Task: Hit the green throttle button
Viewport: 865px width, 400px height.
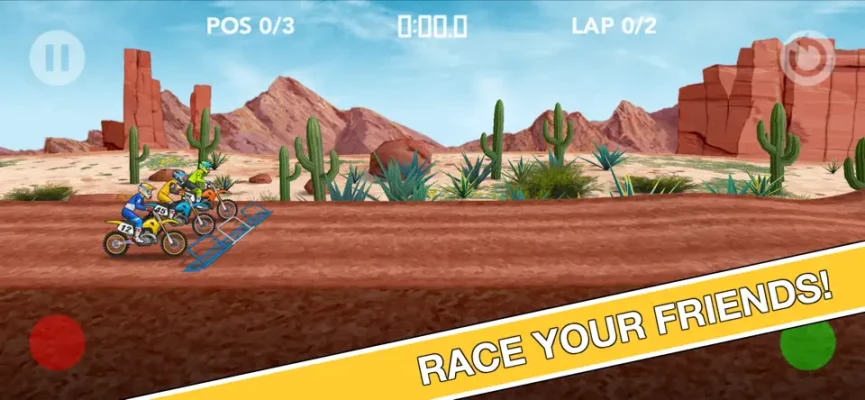Action: click(807, 345)
